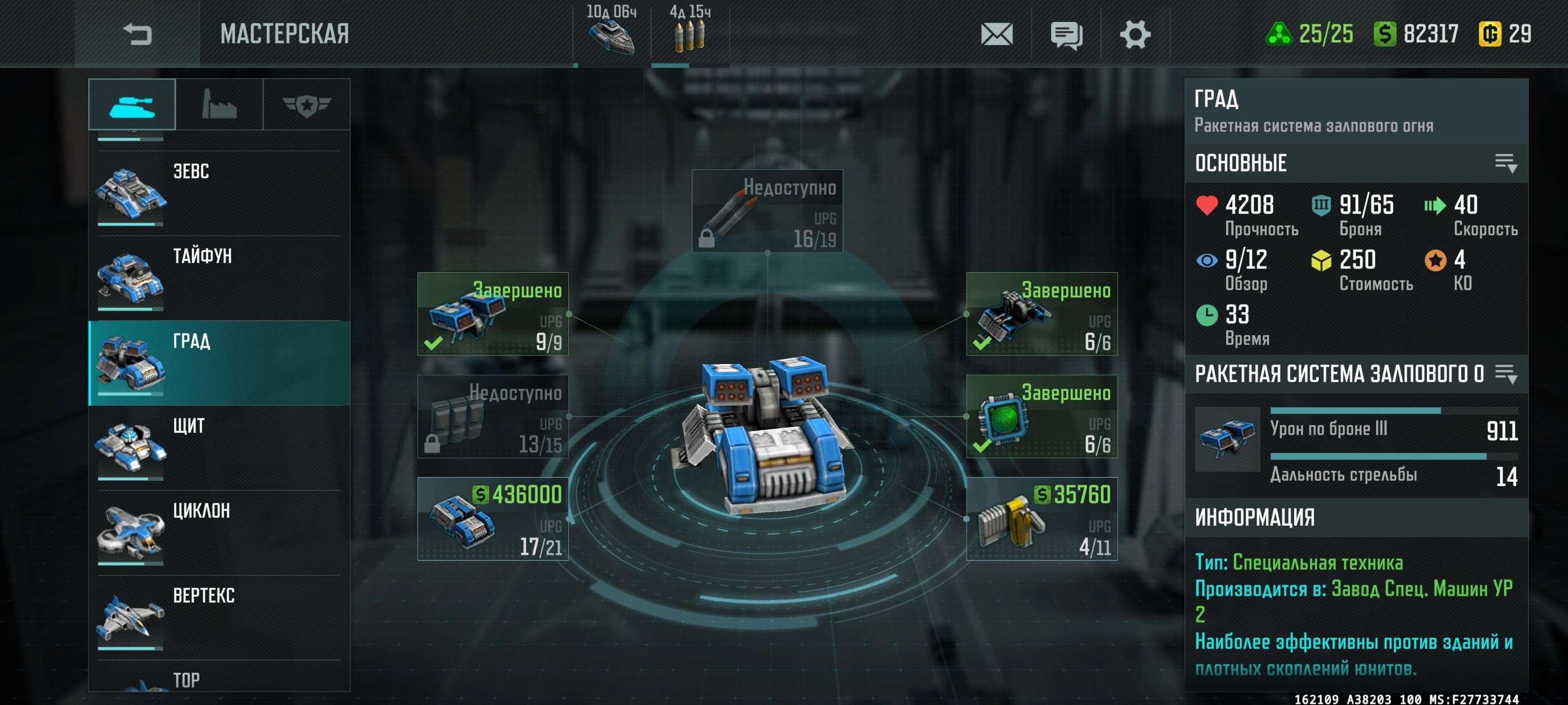Viewport: 1568px width, 705px height.
Task: Open the gear settings menu
Action: tap(1134, 34)
